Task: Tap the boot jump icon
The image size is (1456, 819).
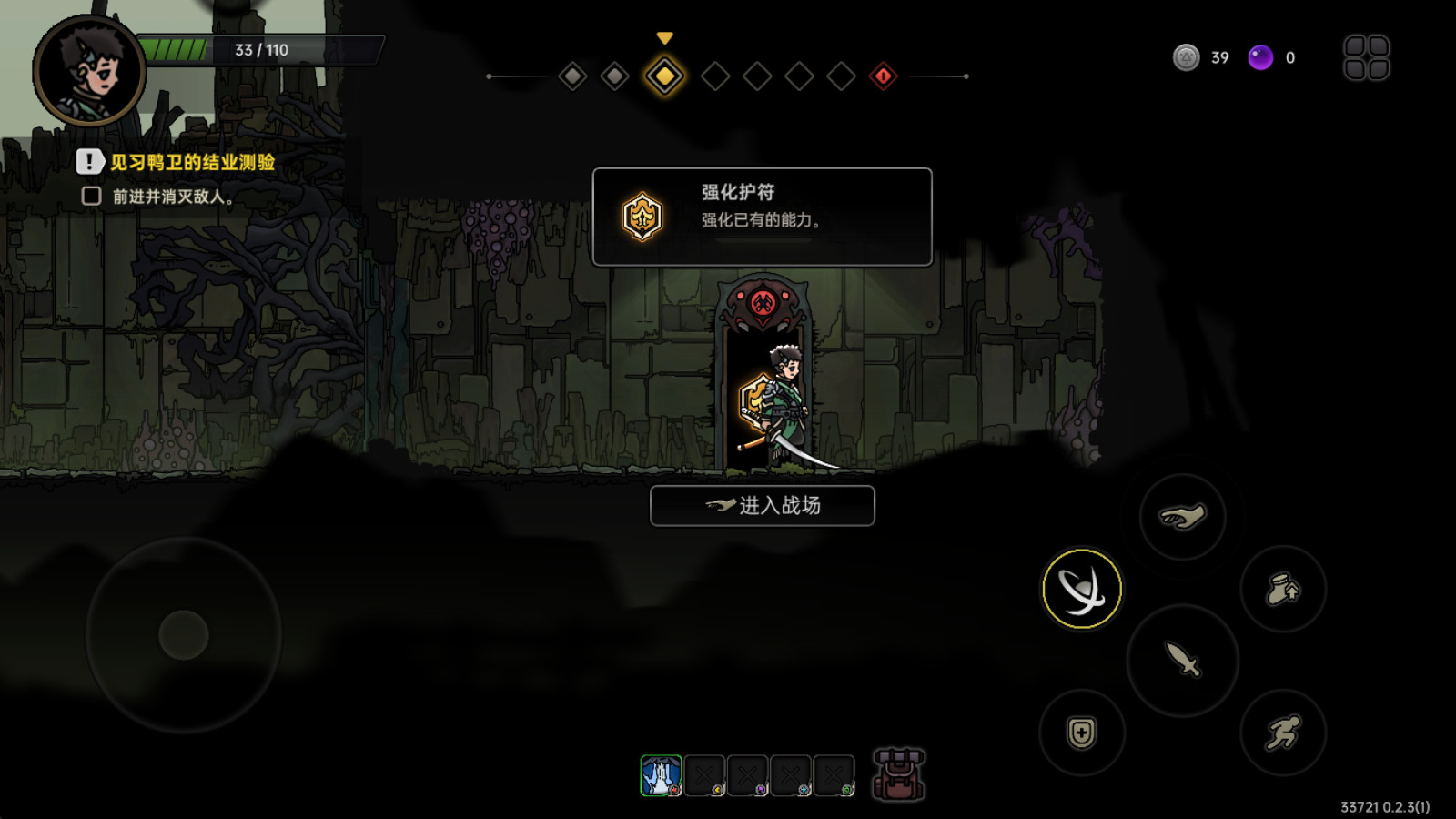Action: 1283,589
